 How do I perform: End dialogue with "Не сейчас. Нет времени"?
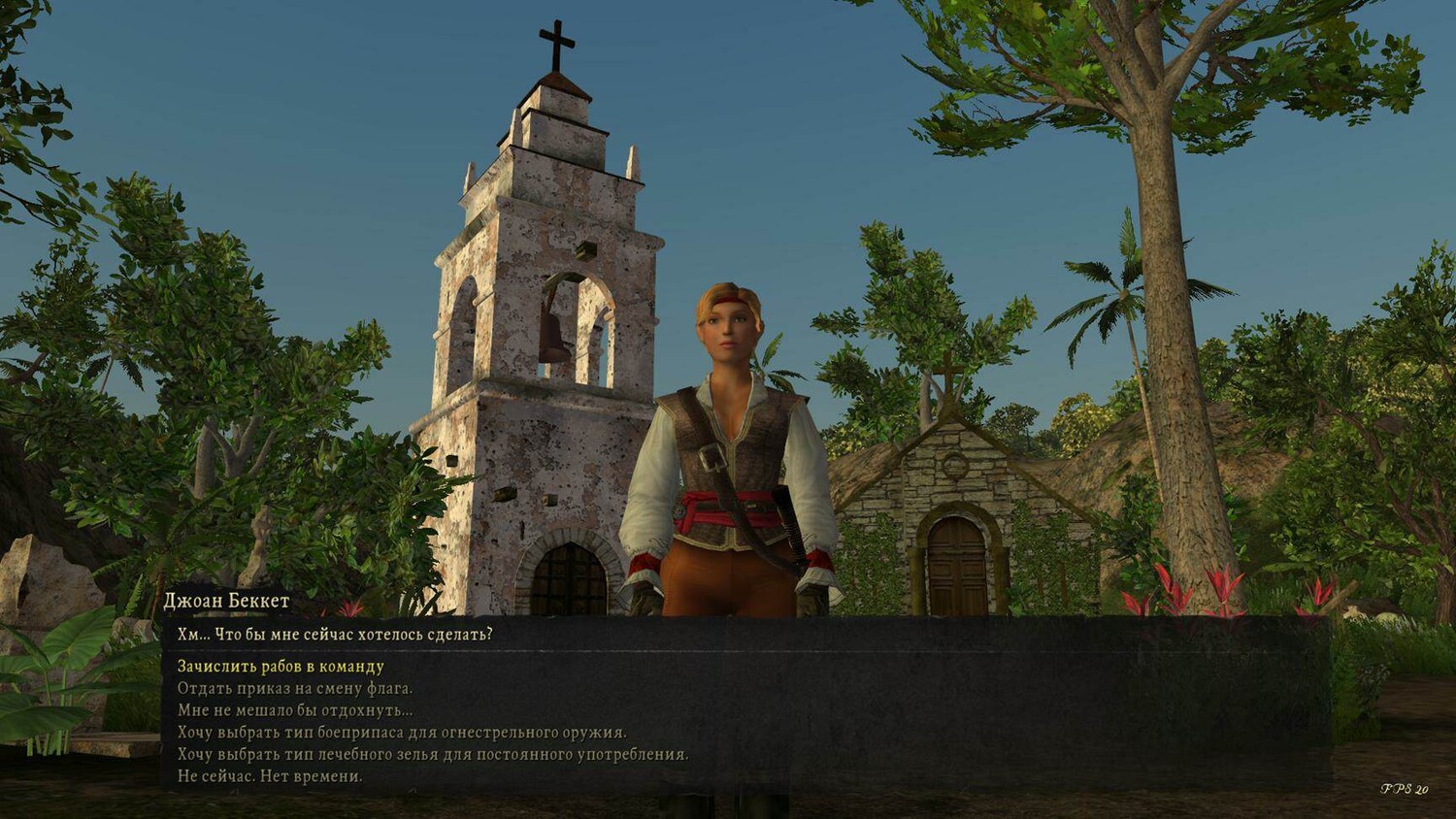(x=270, y=776)
